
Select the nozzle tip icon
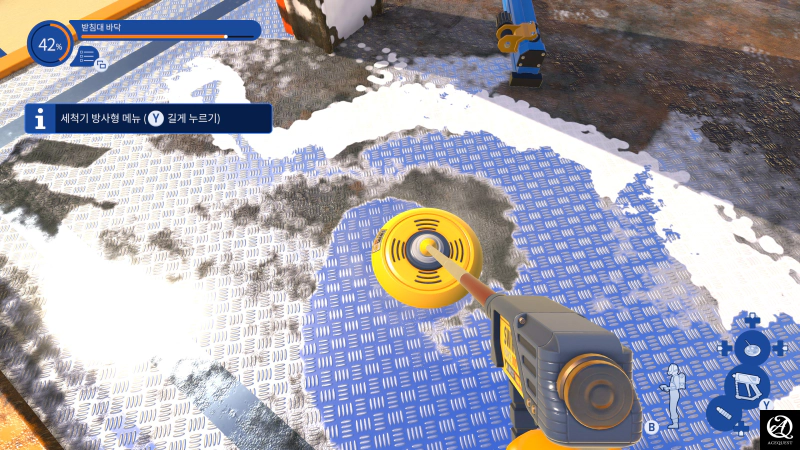click(723, 413)
